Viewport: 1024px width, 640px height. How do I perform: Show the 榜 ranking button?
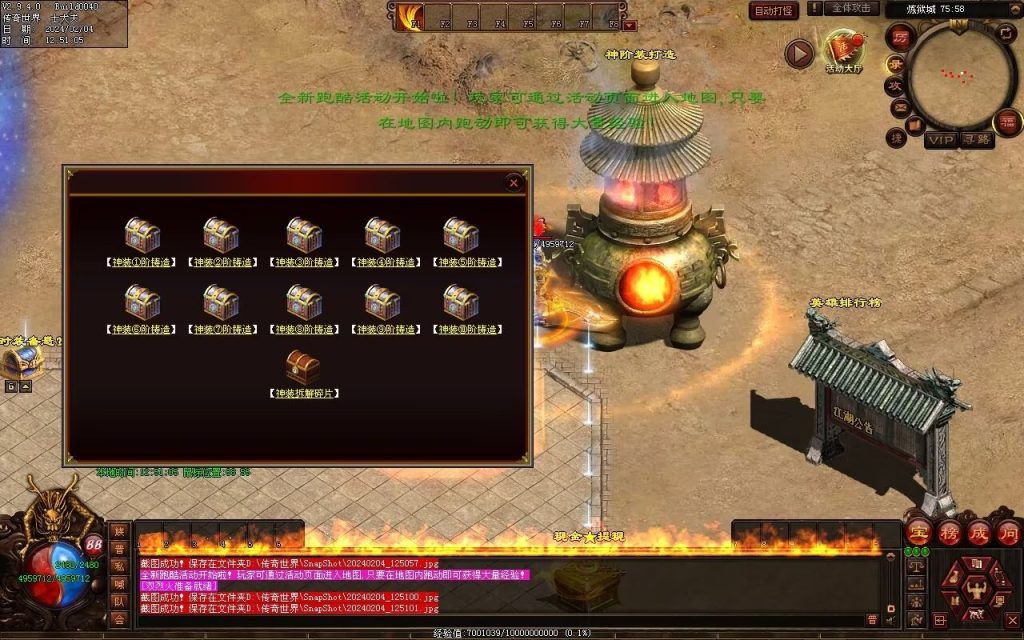click(950, 531)
